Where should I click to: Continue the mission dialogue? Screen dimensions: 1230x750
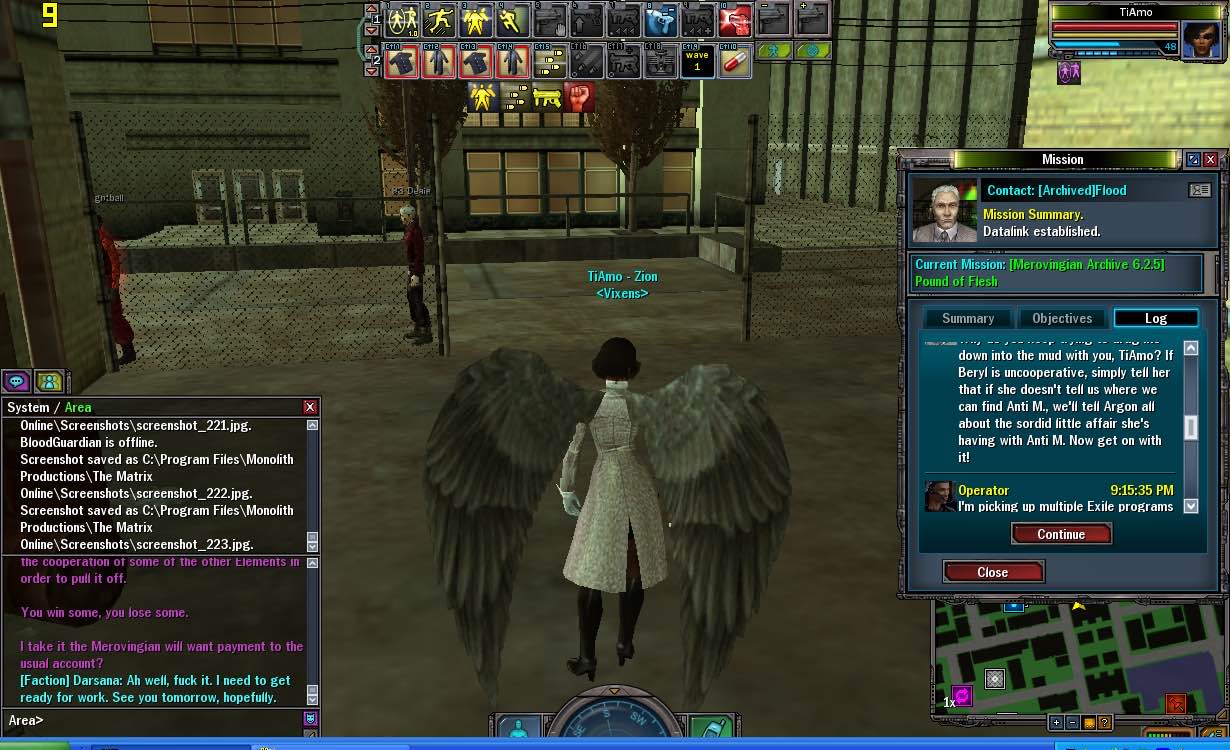pyautogui.click(x=1061, y=534)
